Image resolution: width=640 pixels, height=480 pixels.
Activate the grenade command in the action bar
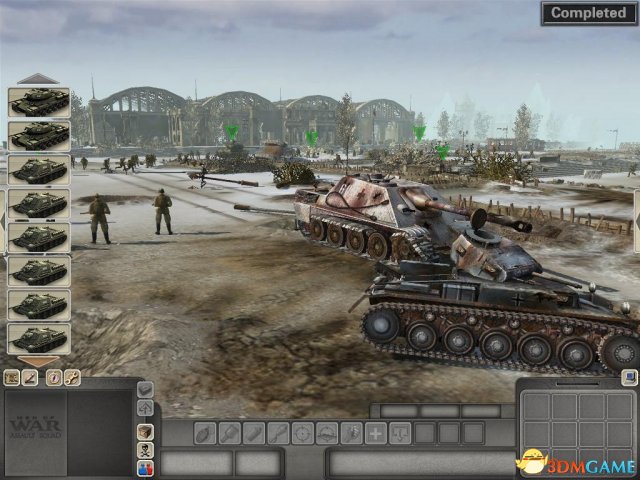point(204,433)
